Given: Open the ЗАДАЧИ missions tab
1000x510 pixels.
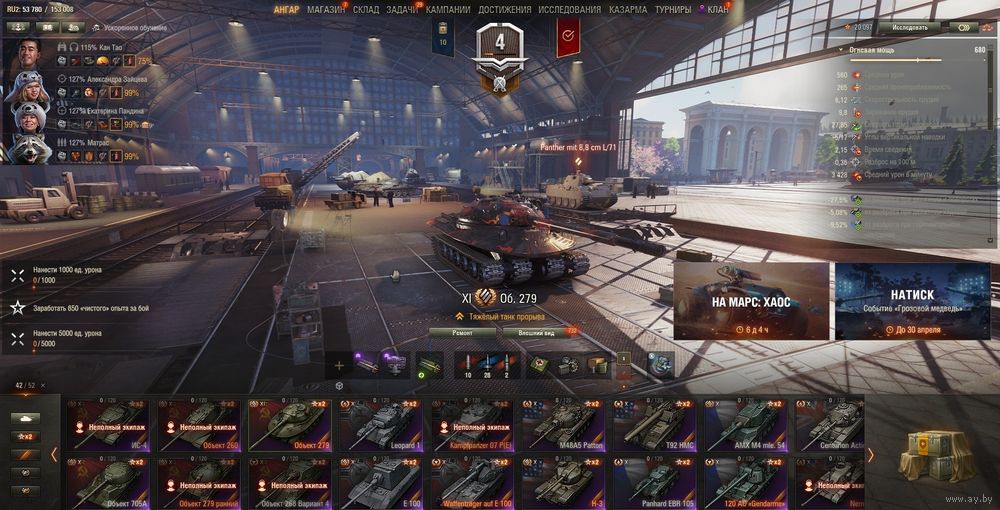Looking at the screenshot, I should point(400,9).
